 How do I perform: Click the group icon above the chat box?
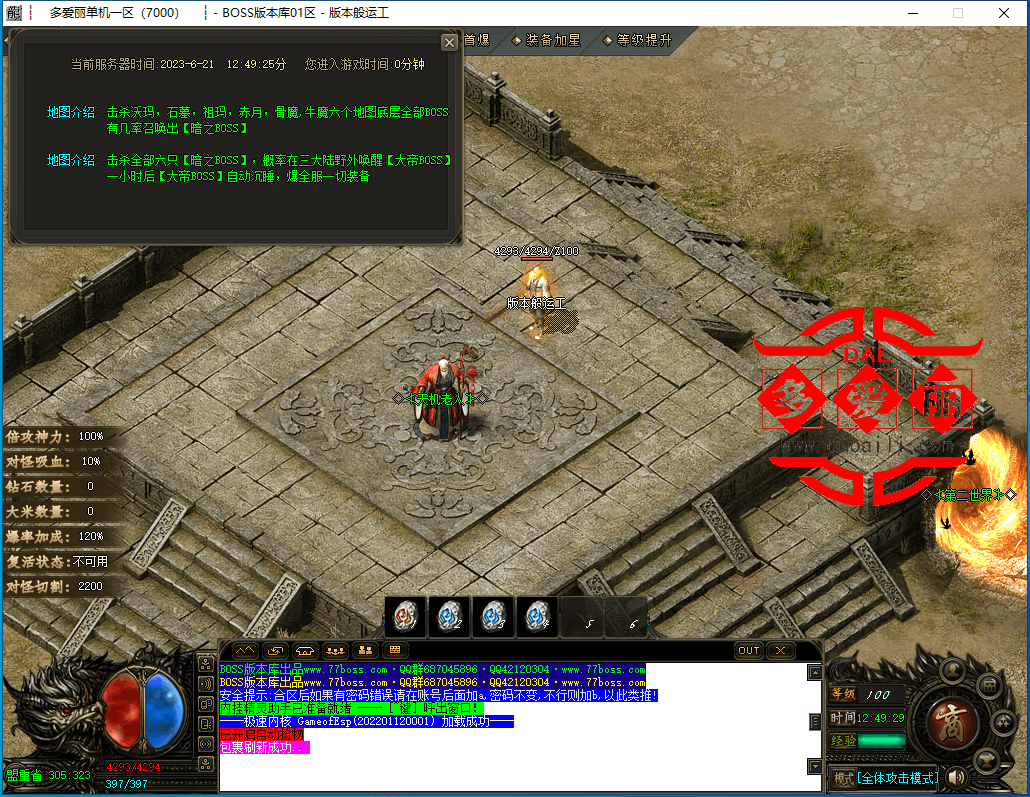point(336,650)
